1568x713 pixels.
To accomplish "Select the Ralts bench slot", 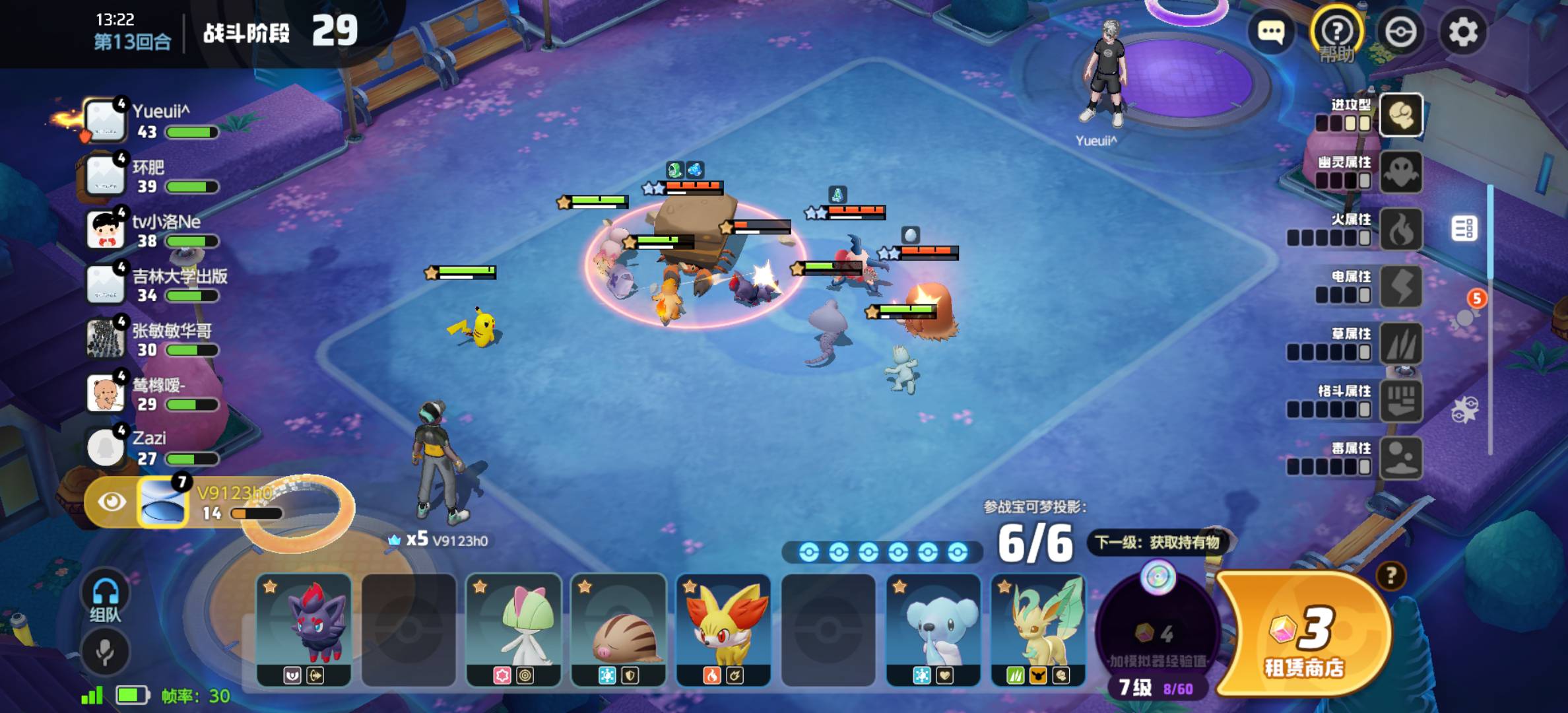I will [513, 629].
